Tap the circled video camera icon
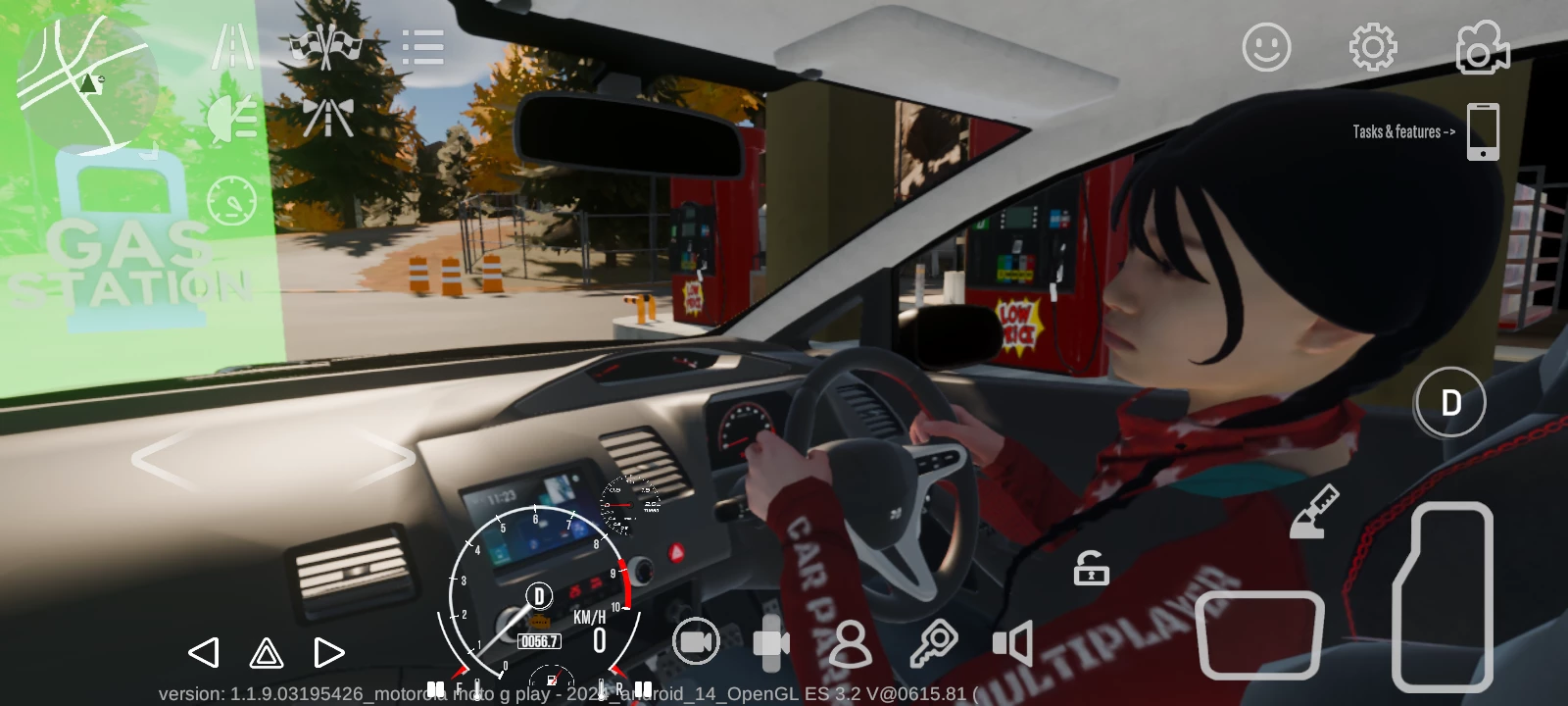This screenshot has height=706, width=1568. 696,642
